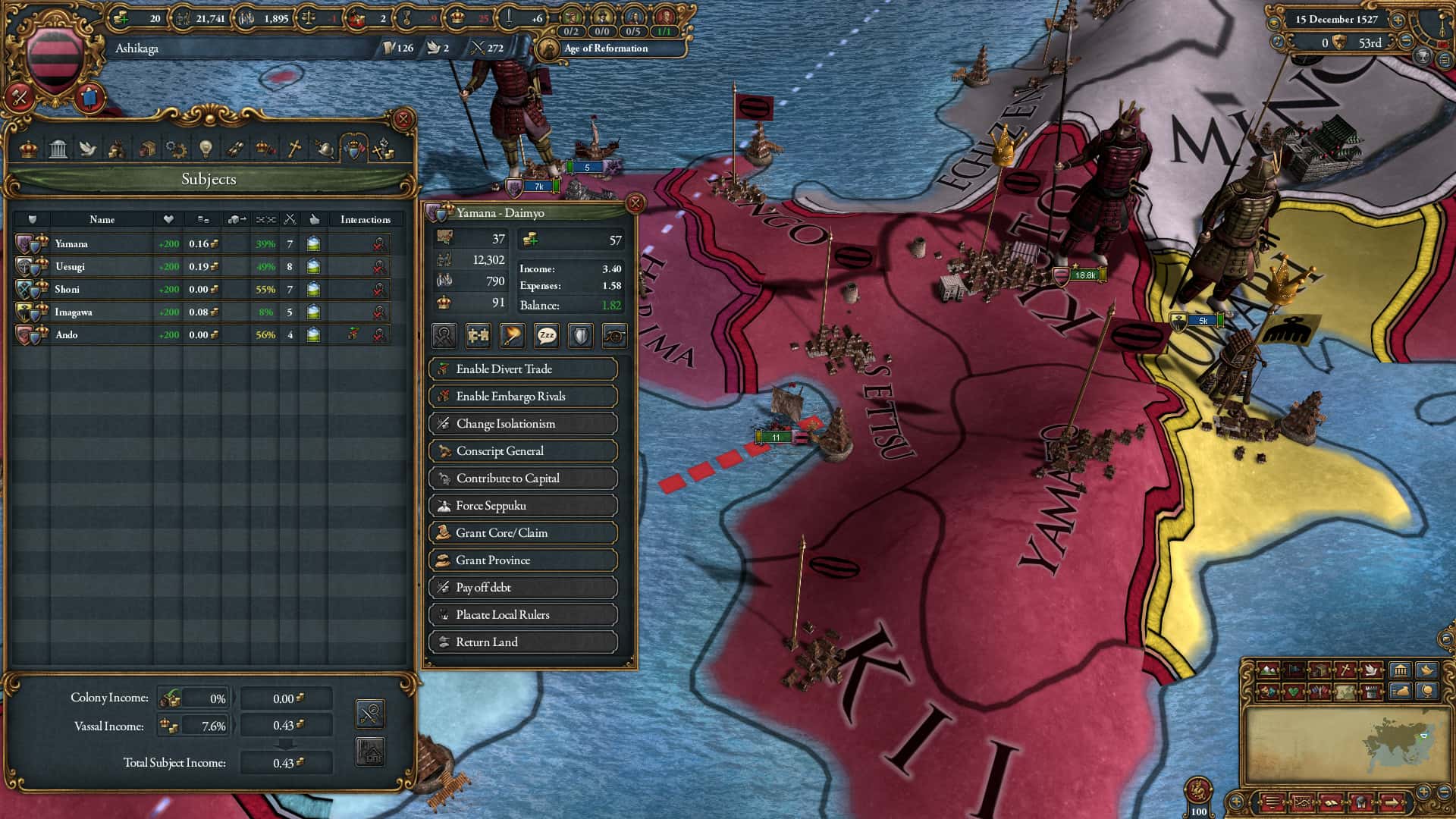The height and width of the screenshot is (819, 1456).
Task: Click the Force Seppuku button
Action: click(x=522, y=505)
